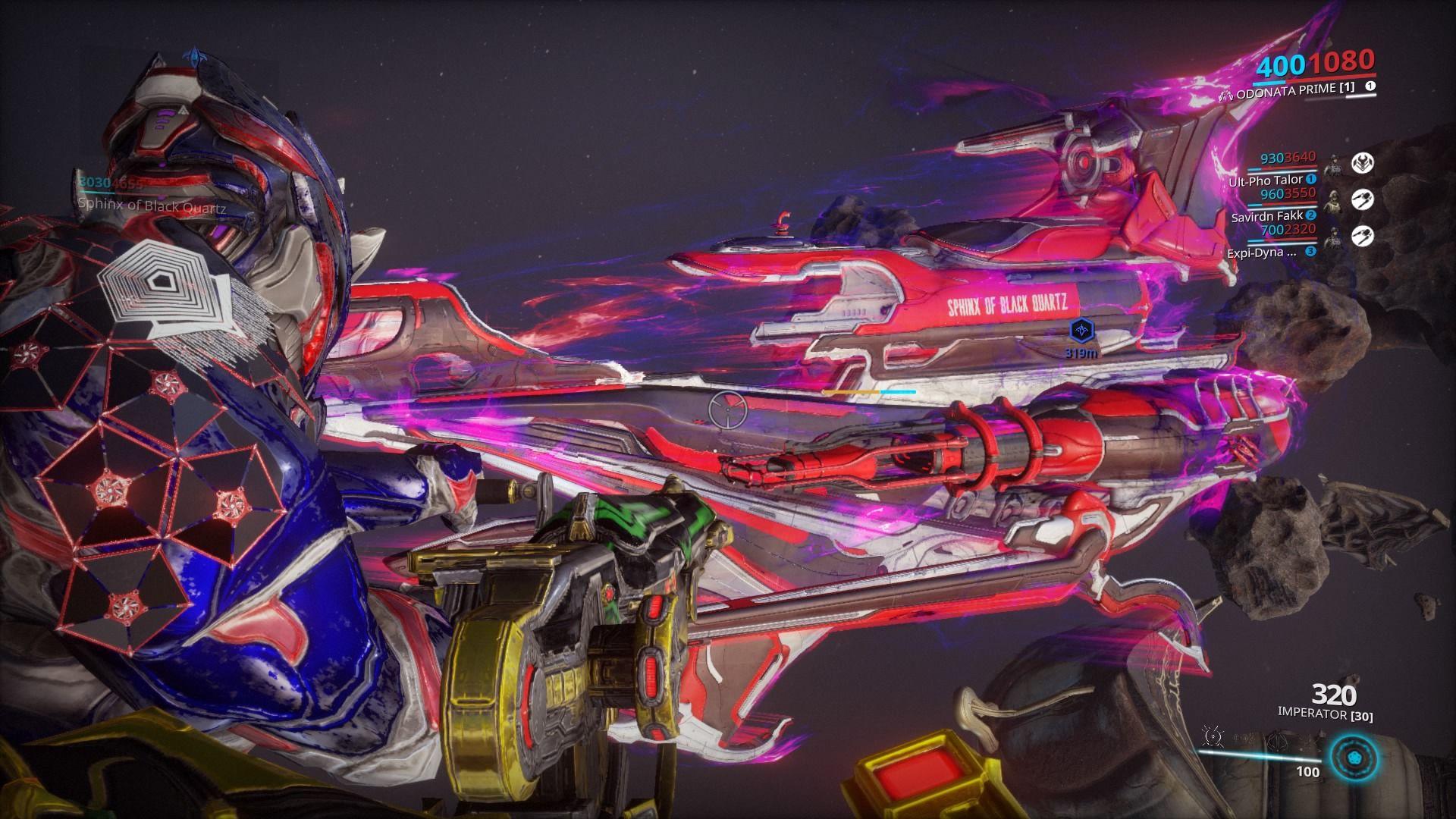Click the role icon beside Ult-Pho Talor
This screenshot has height=819, width=1456.
[1362, 163]
